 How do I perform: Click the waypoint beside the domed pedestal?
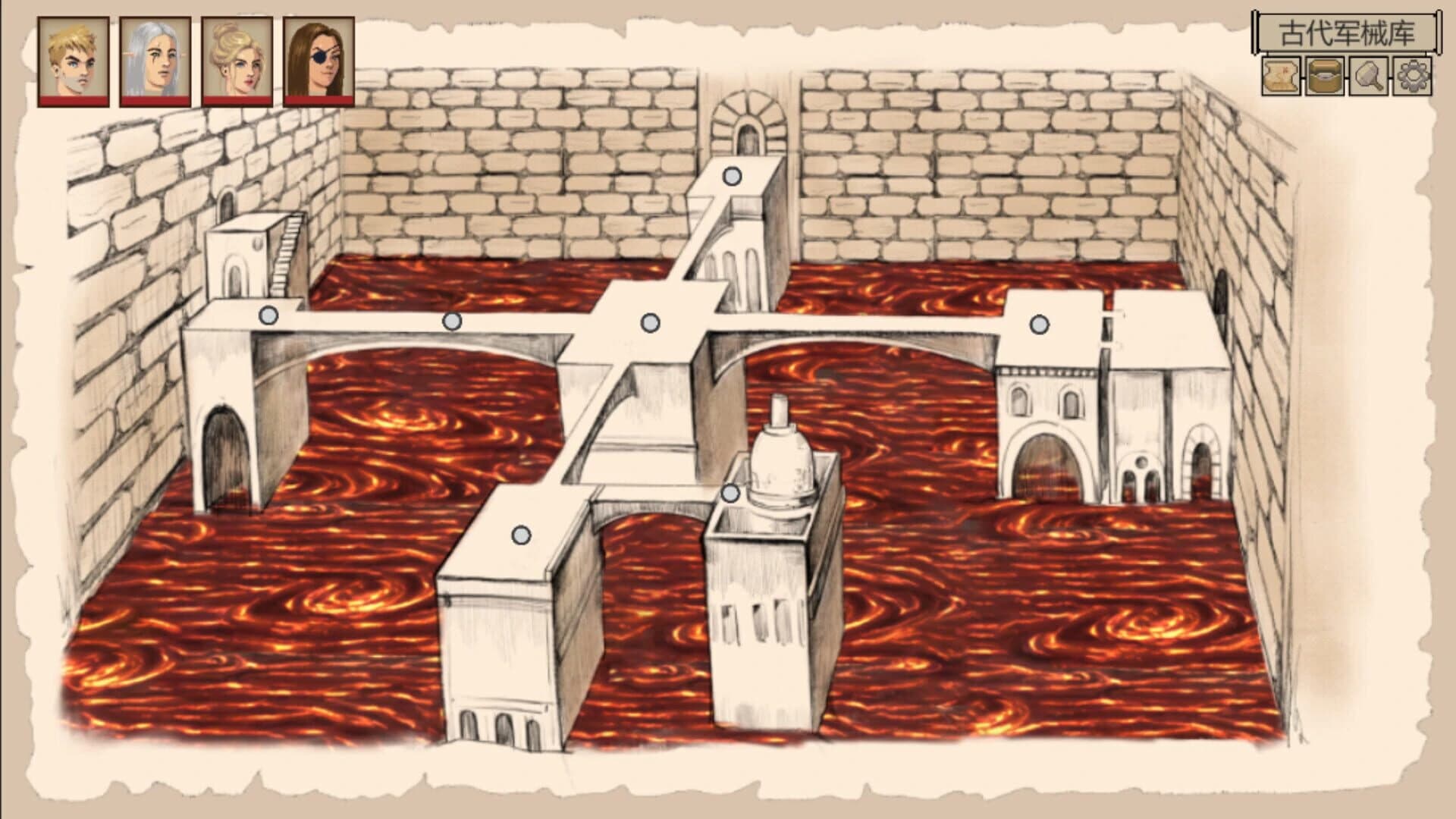[x=730, y=491]
